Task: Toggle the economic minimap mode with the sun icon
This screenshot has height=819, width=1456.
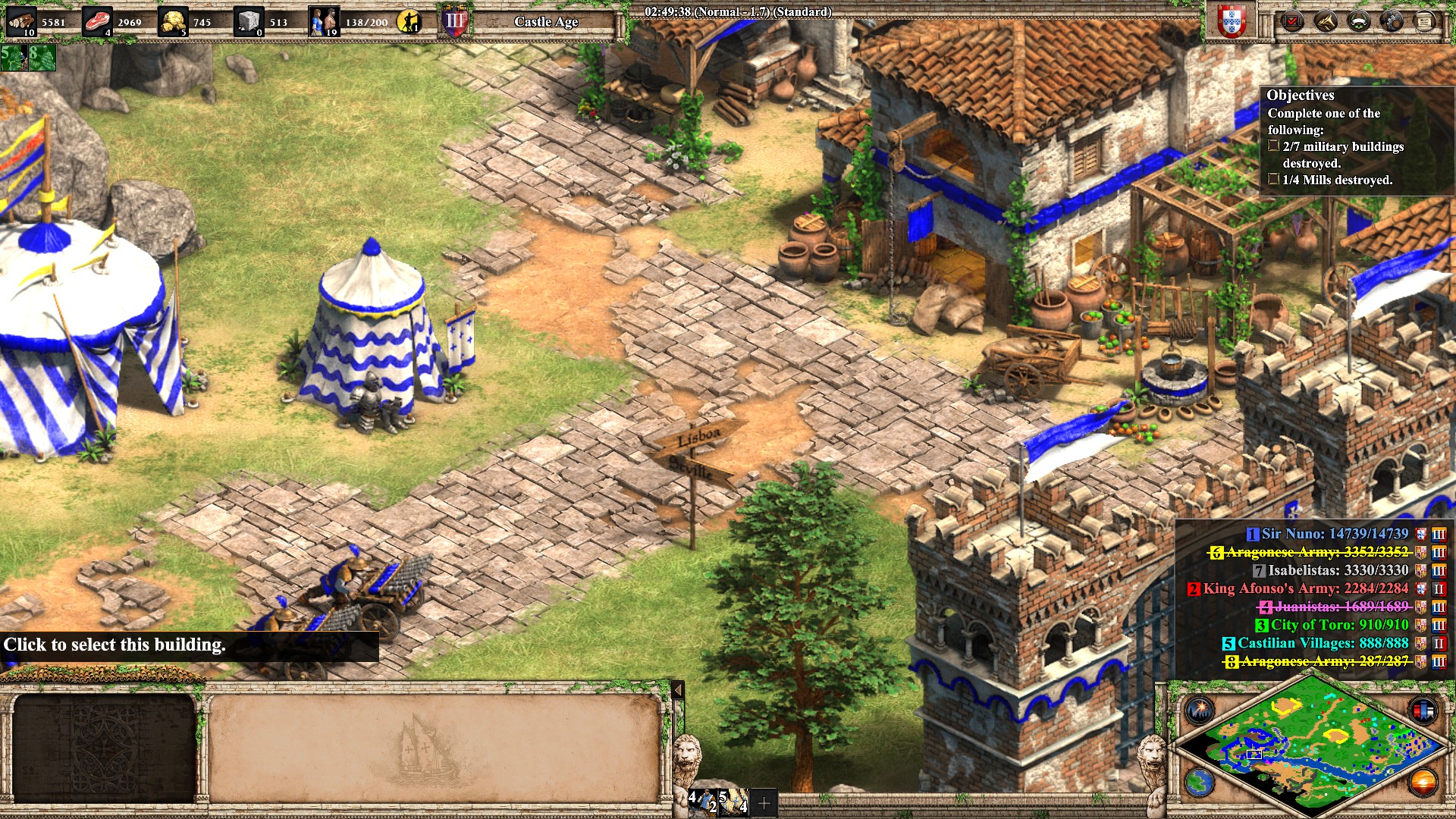Action: (1423, 783)
